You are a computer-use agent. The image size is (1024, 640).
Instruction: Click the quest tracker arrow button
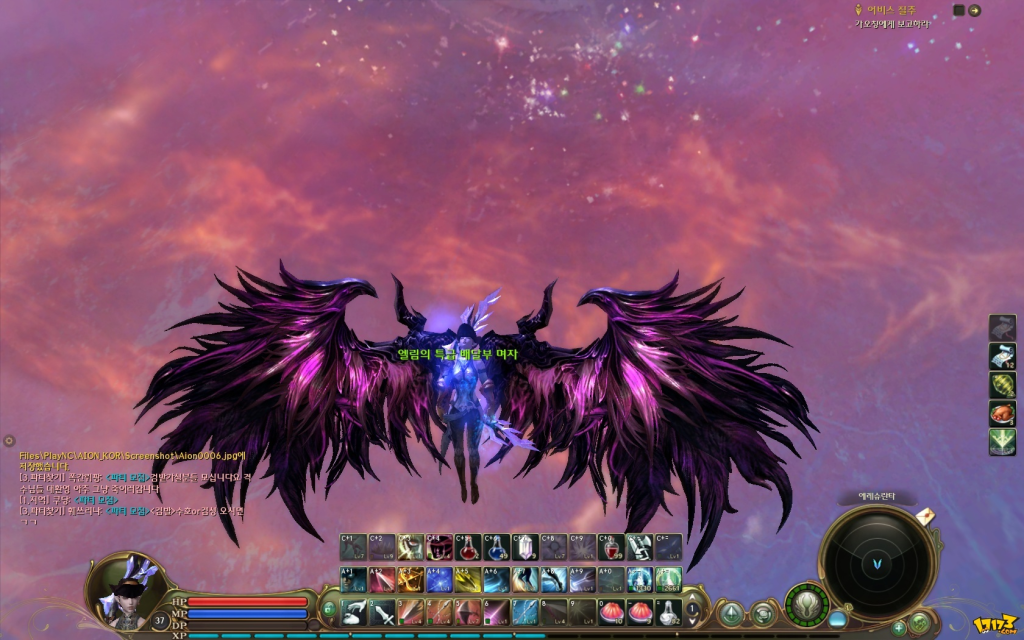(974, 10)
